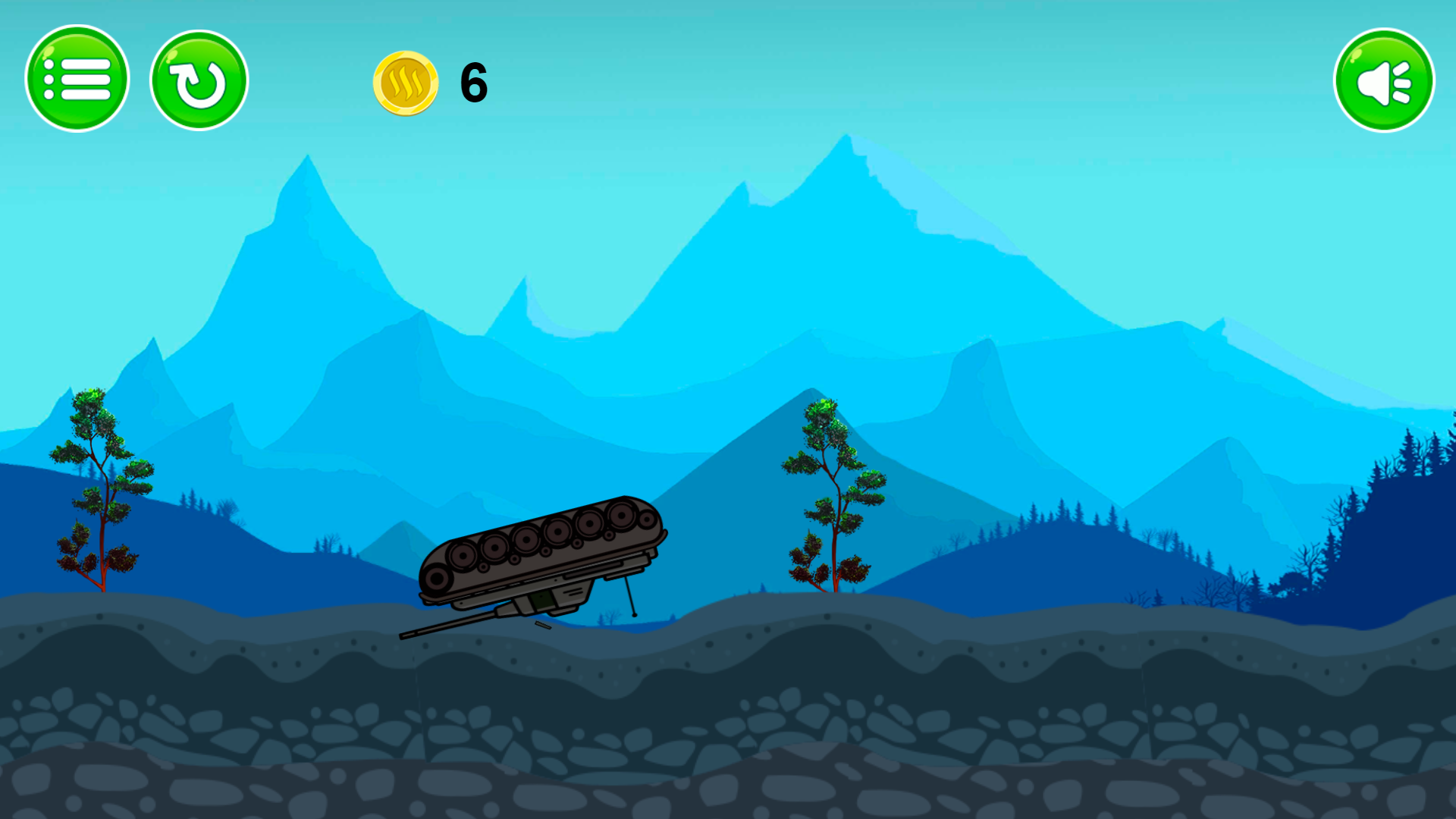Click the coin score number 6

[472, 83]
